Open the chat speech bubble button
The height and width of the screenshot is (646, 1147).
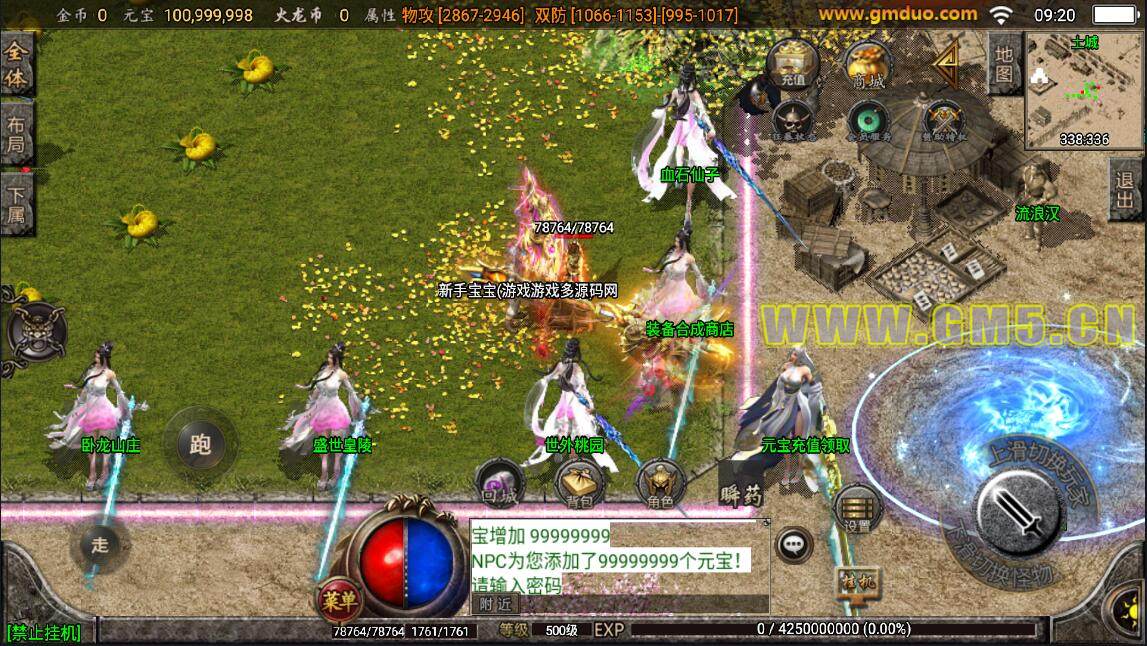tap(795, 545)
